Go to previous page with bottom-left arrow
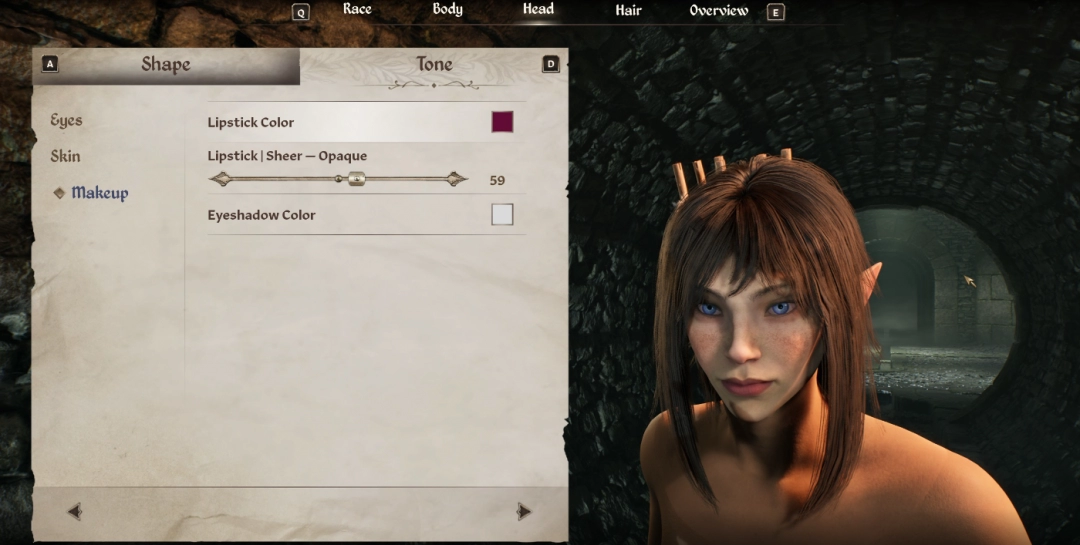Image resolution: width=1080 pixels, height=545 pixels. coord(75,512)
